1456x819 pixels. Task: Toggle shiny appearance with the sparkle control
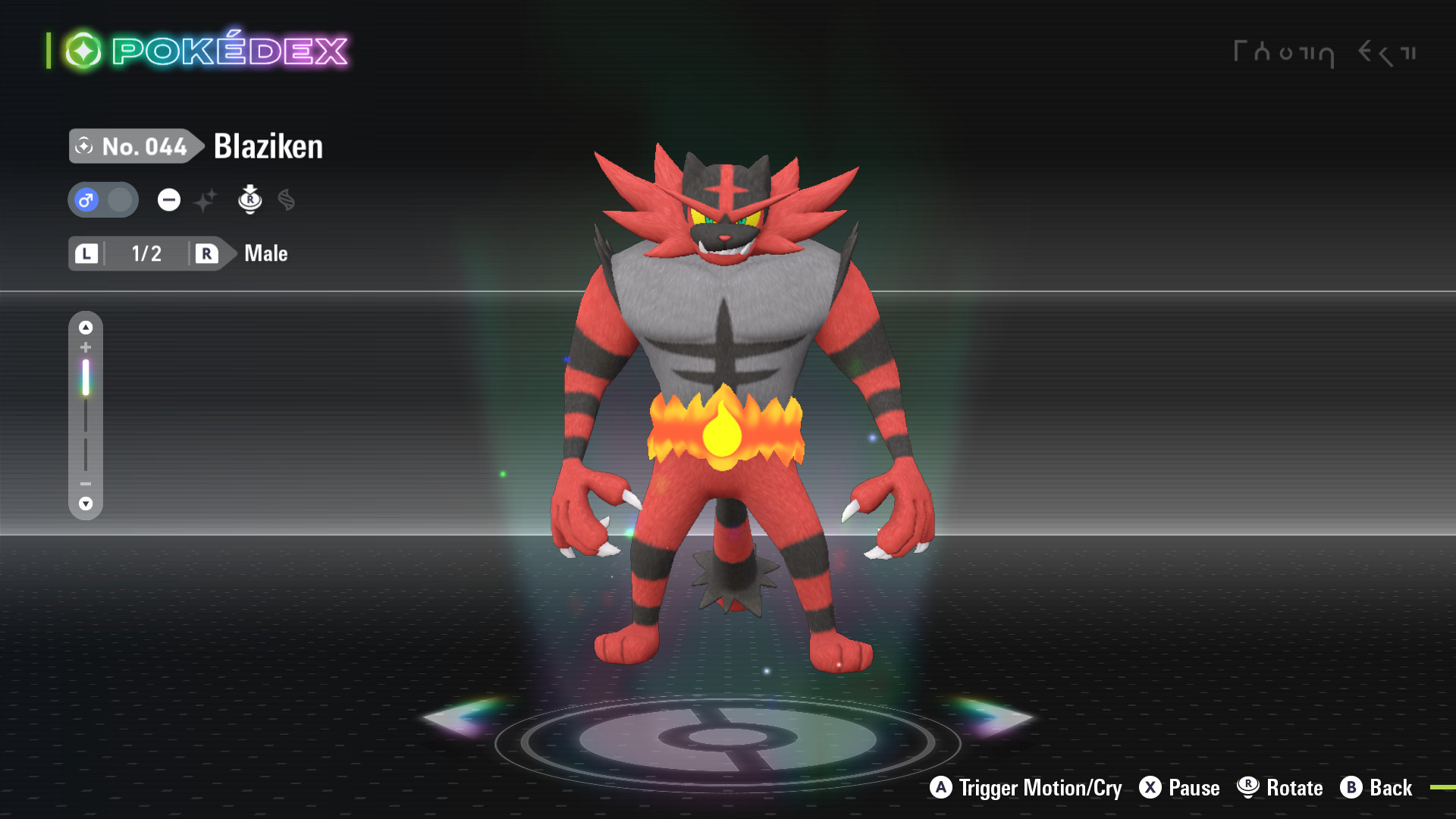(206, 199)
